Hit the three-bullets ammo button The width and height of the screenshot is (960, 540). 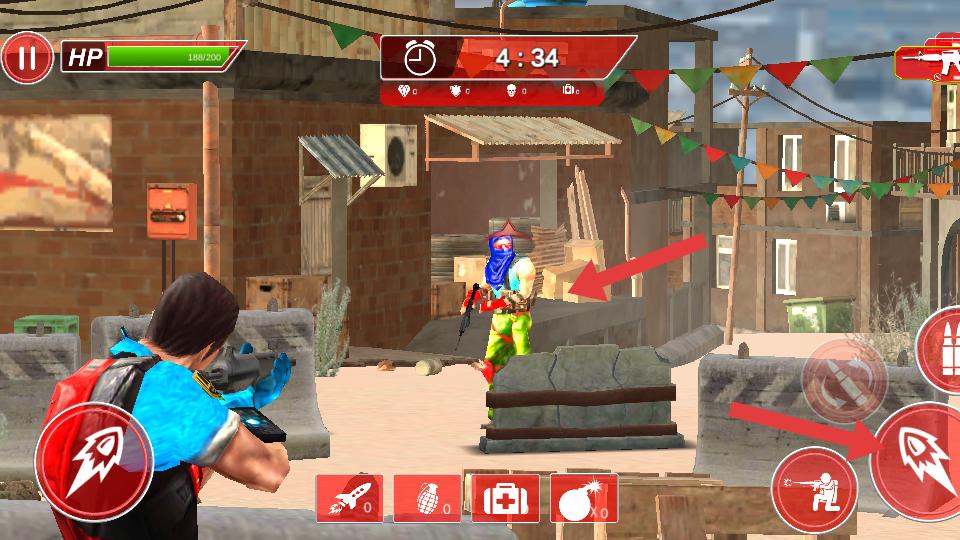942,350
